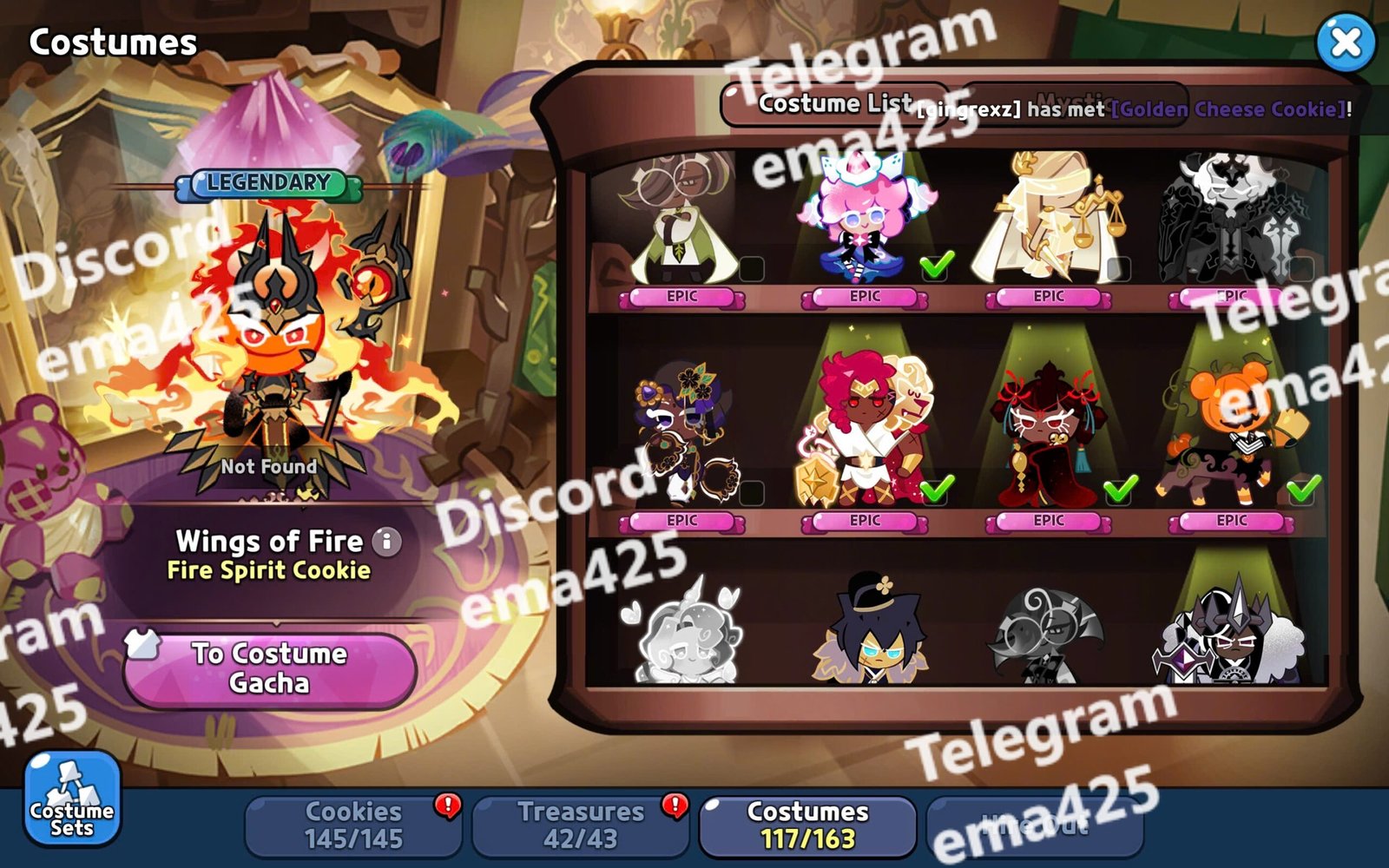This screenshot has width=1389, height=868.
Task: Select the pink-haired cat-ear epic costume
Action: tap(864, 221)
